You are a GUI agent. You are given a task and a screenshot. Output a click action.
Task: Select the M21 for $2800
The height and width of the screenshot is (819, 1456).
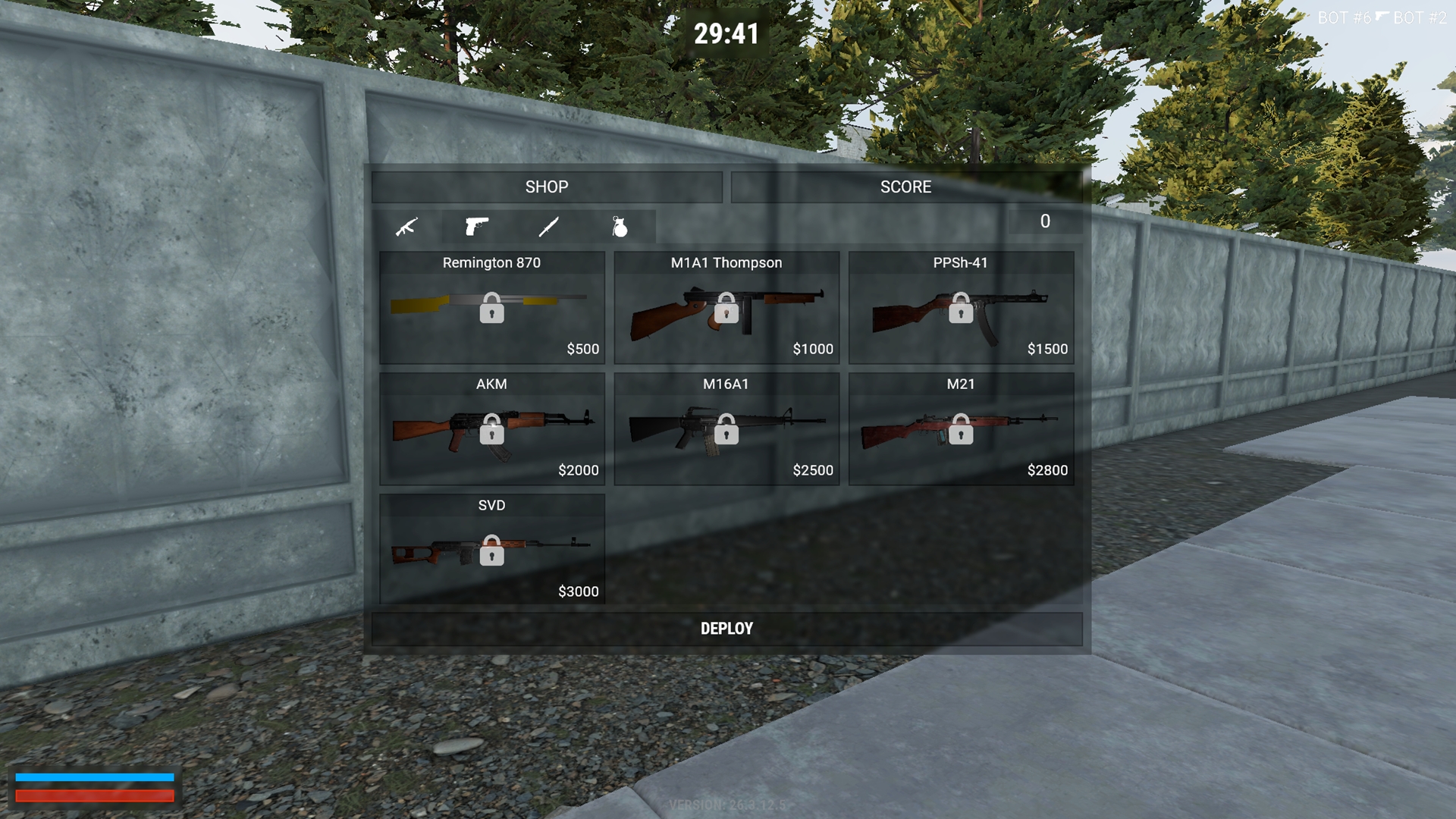[x=960, y=429]
